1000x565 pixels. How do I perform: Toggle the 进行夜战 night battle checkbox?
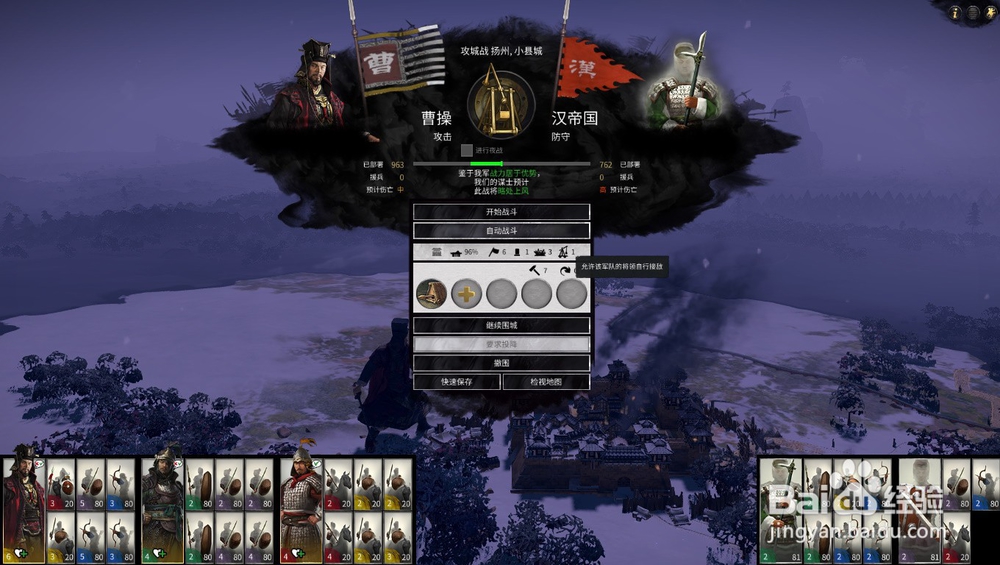click(466, 150)
